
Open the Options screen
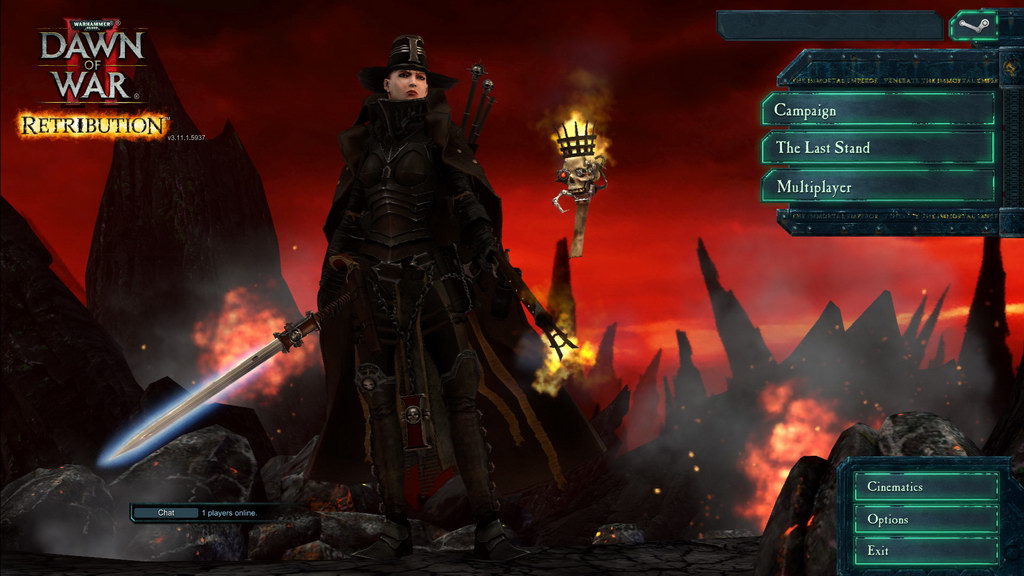click(x=926, y=519)
